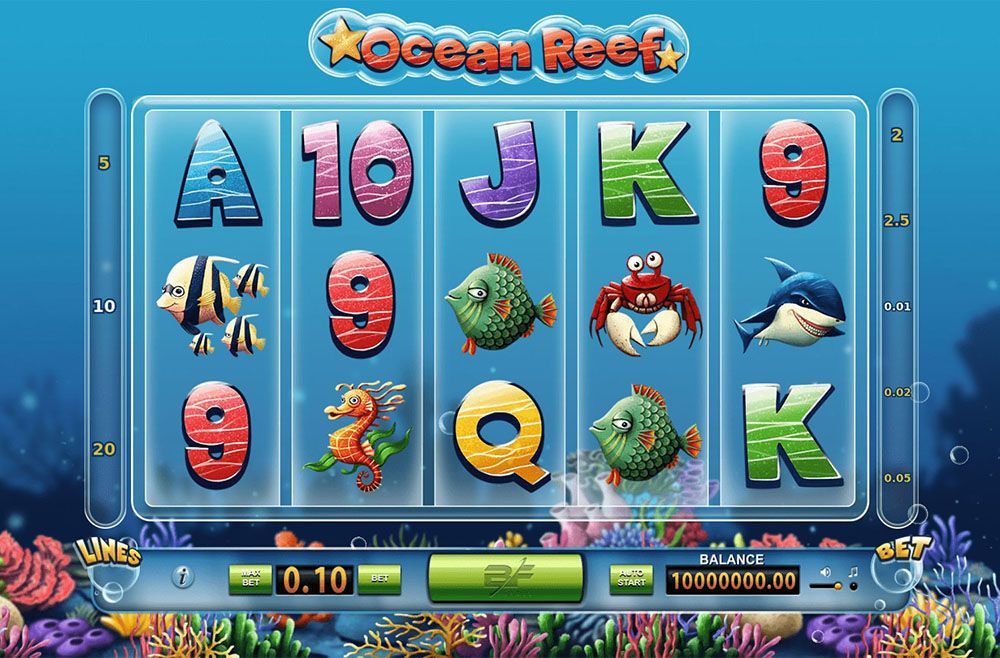Pick the 0.05 bet value

click(x=897, y=478)
